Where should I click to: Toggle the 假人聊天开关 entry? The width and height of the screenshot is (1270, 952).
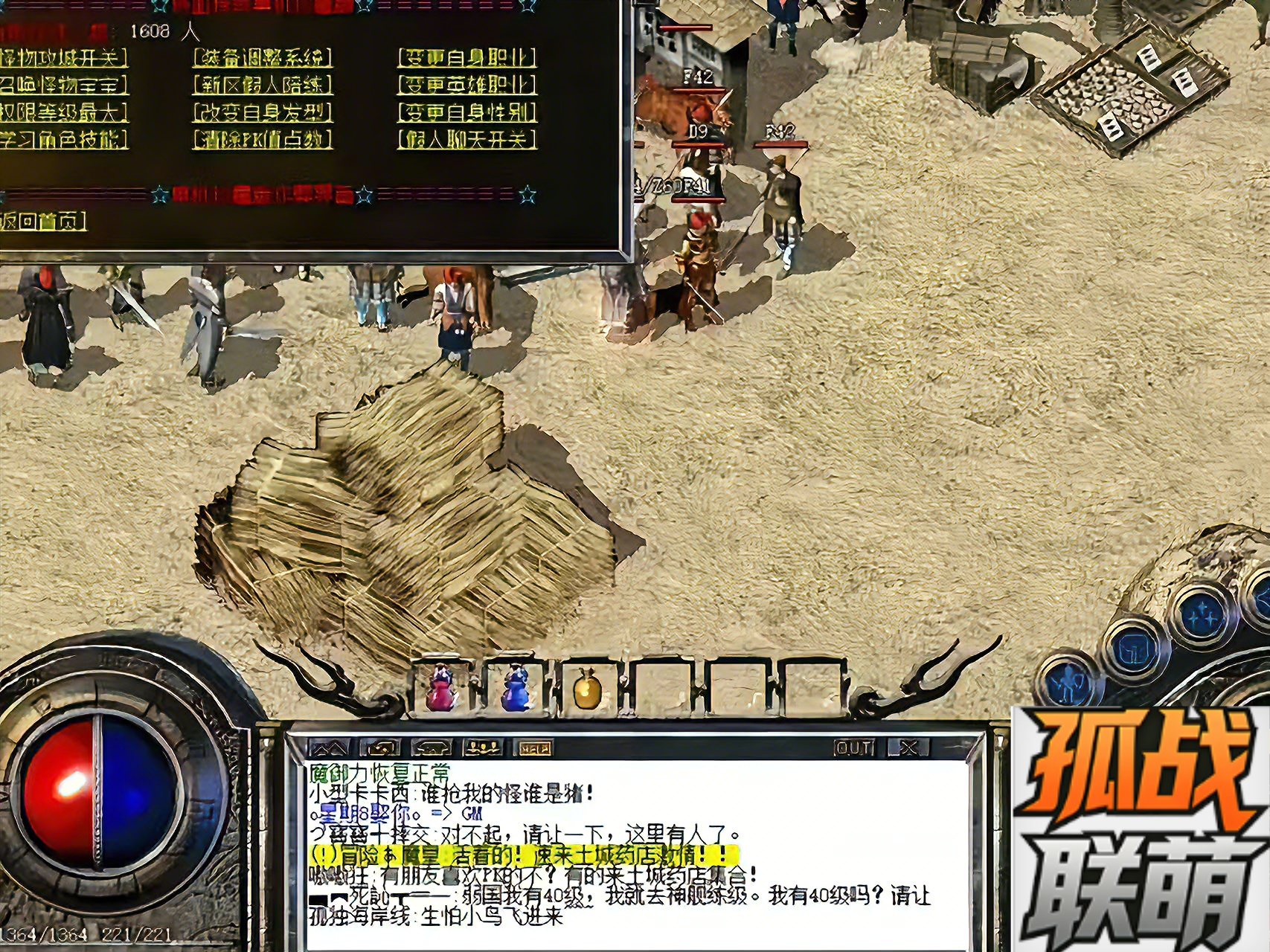(466, 139)
